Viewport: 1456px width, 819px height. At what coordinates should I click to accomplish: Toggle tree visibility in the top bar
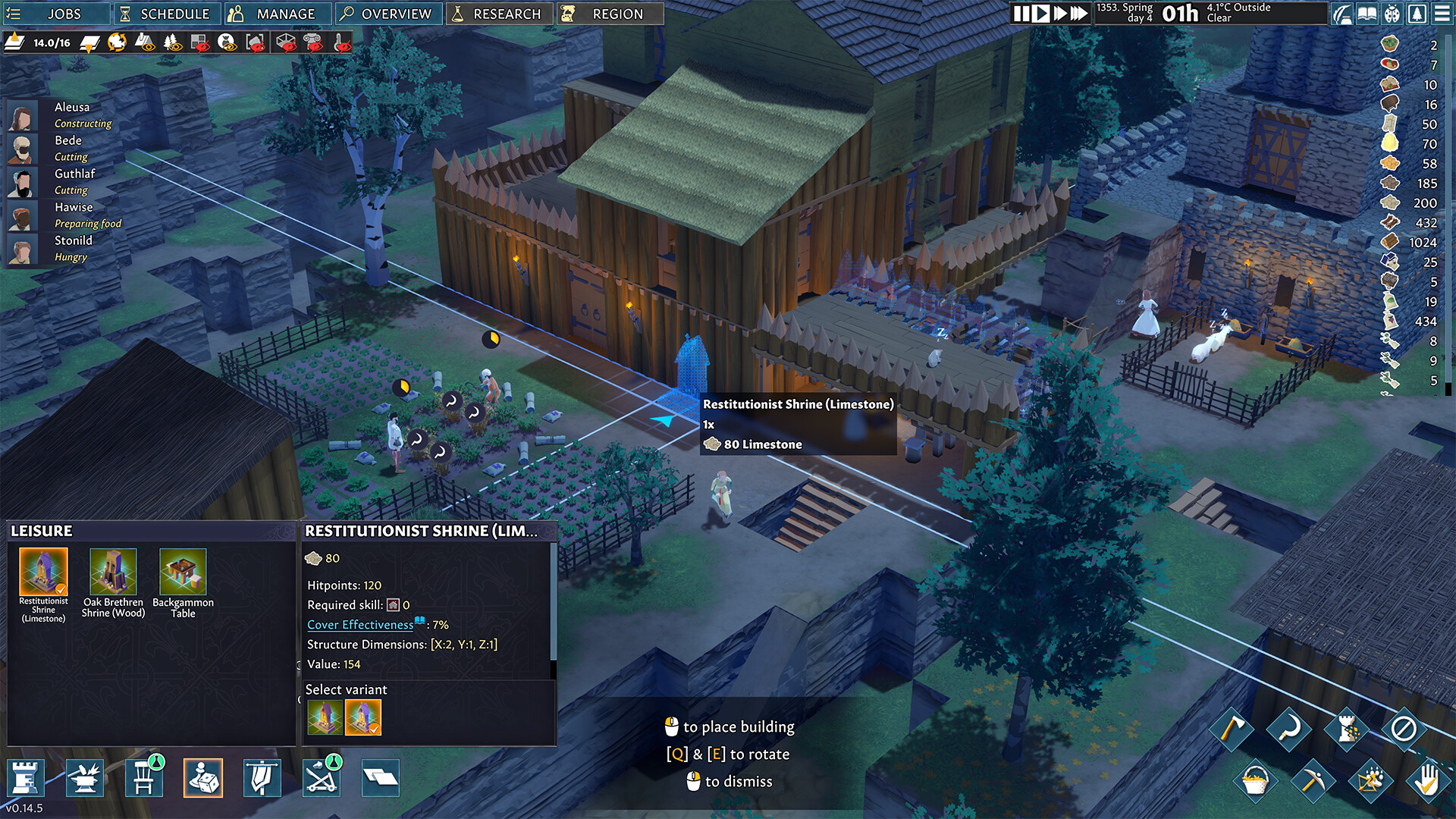coord(172,42)
